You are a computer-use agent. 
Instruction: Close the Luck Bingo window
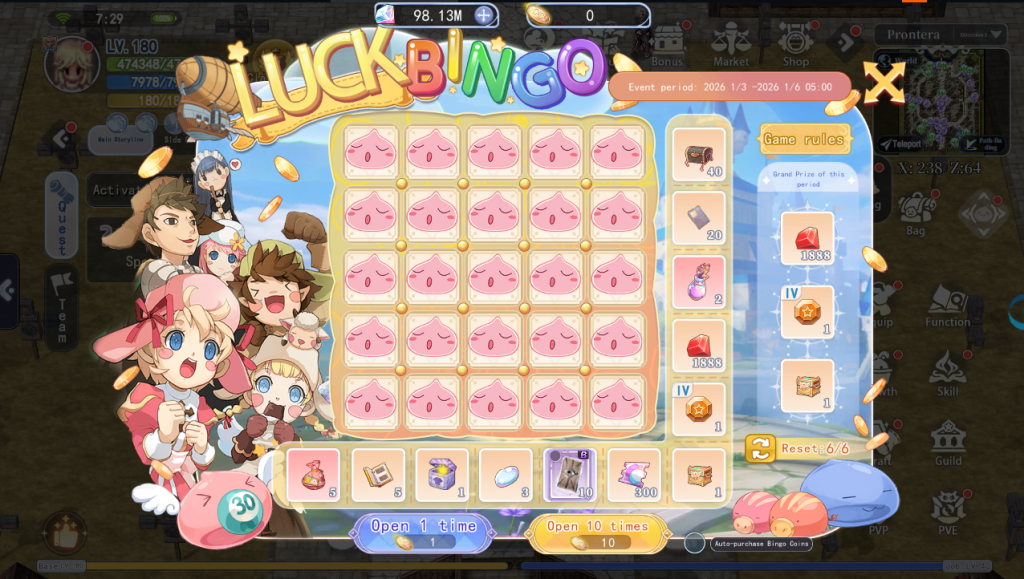(x=884, y=82)
